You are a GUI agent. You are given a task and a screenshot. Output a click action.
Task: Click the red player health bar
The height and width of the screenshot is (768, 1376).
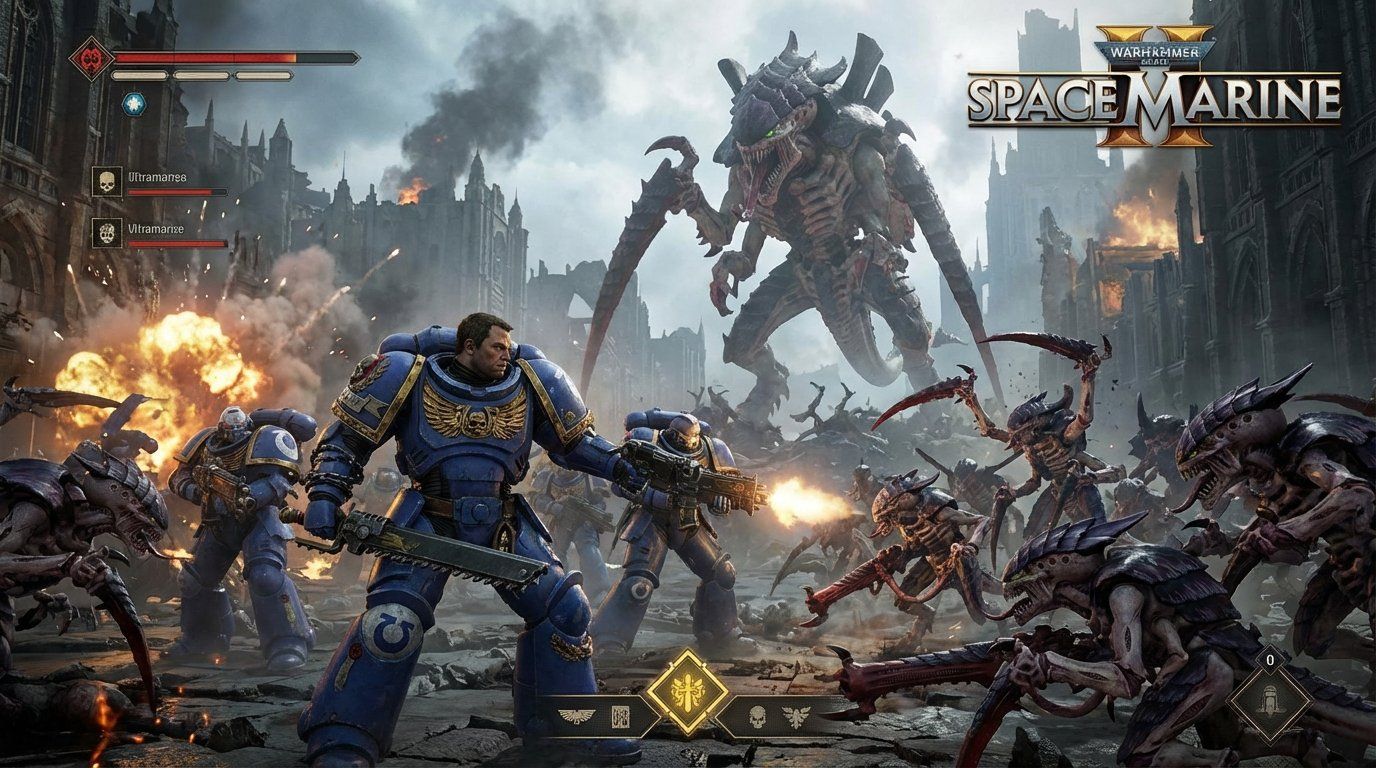pyautogui.click(x=200, y=57)
